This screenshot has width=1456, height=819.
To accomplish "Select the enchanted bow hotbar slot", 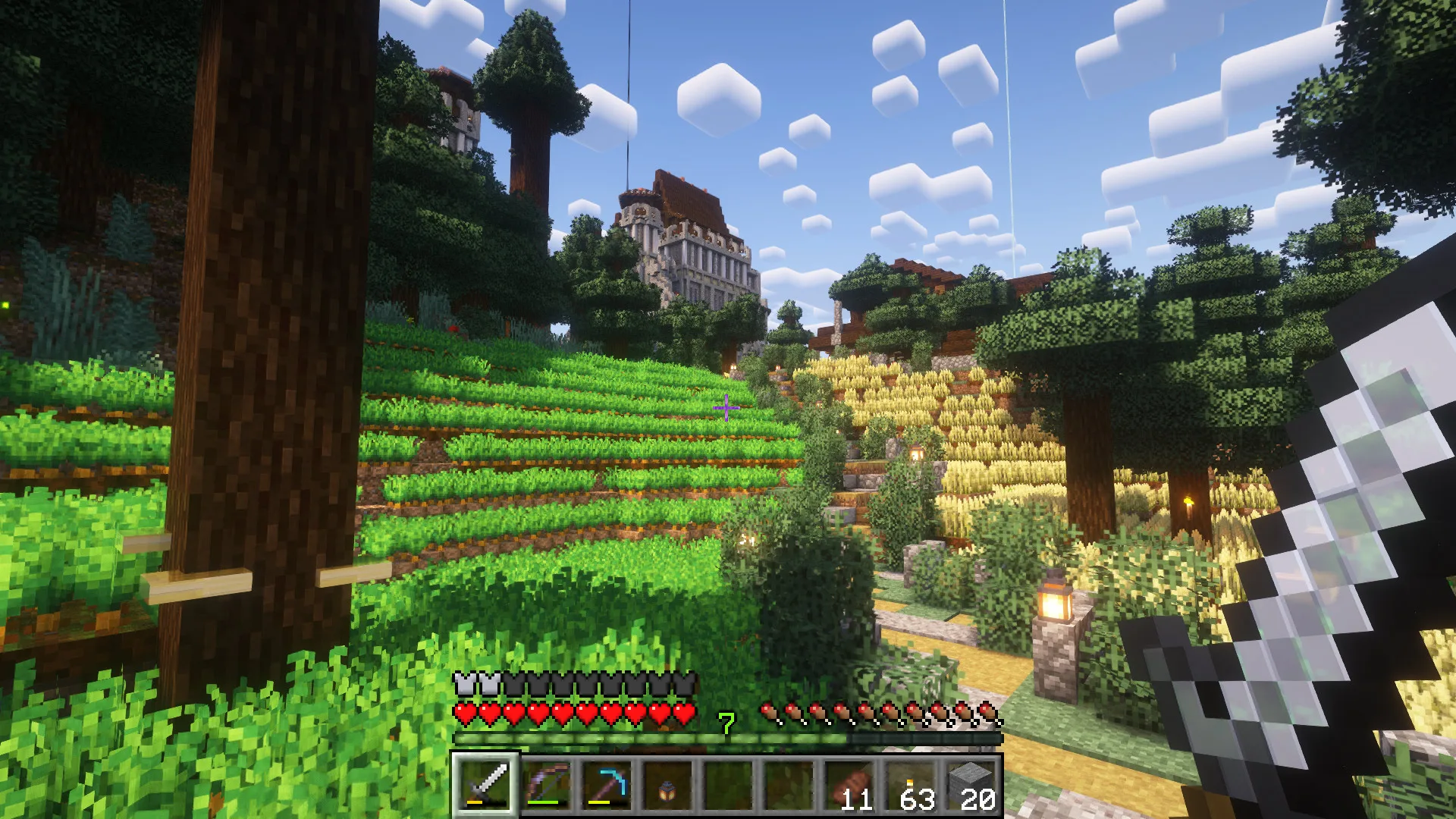I will point(546,784).
